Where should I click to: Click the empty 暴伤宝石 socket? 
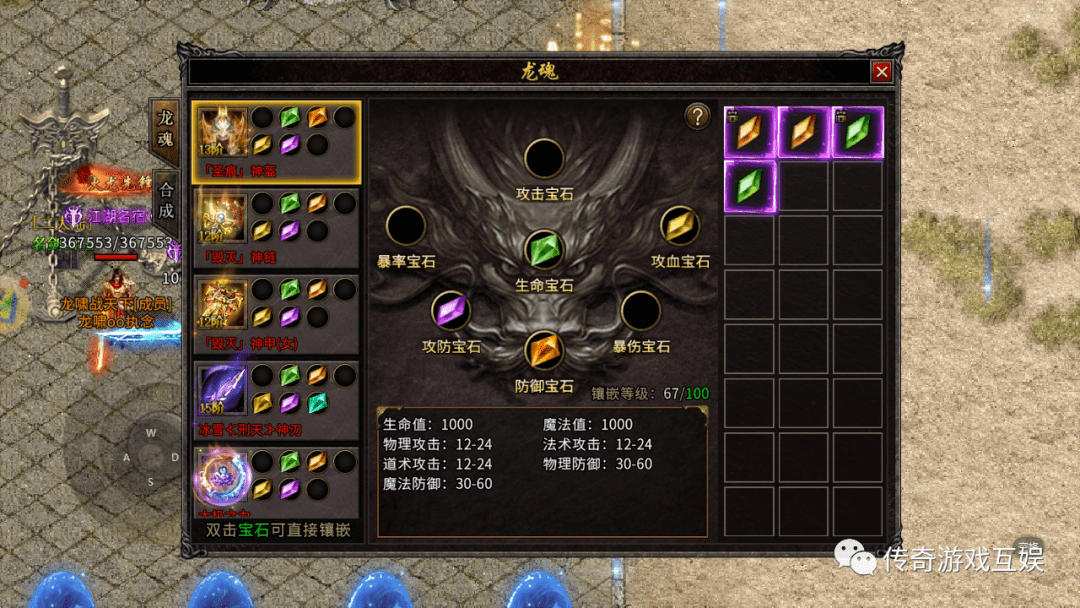coord(640,311)
